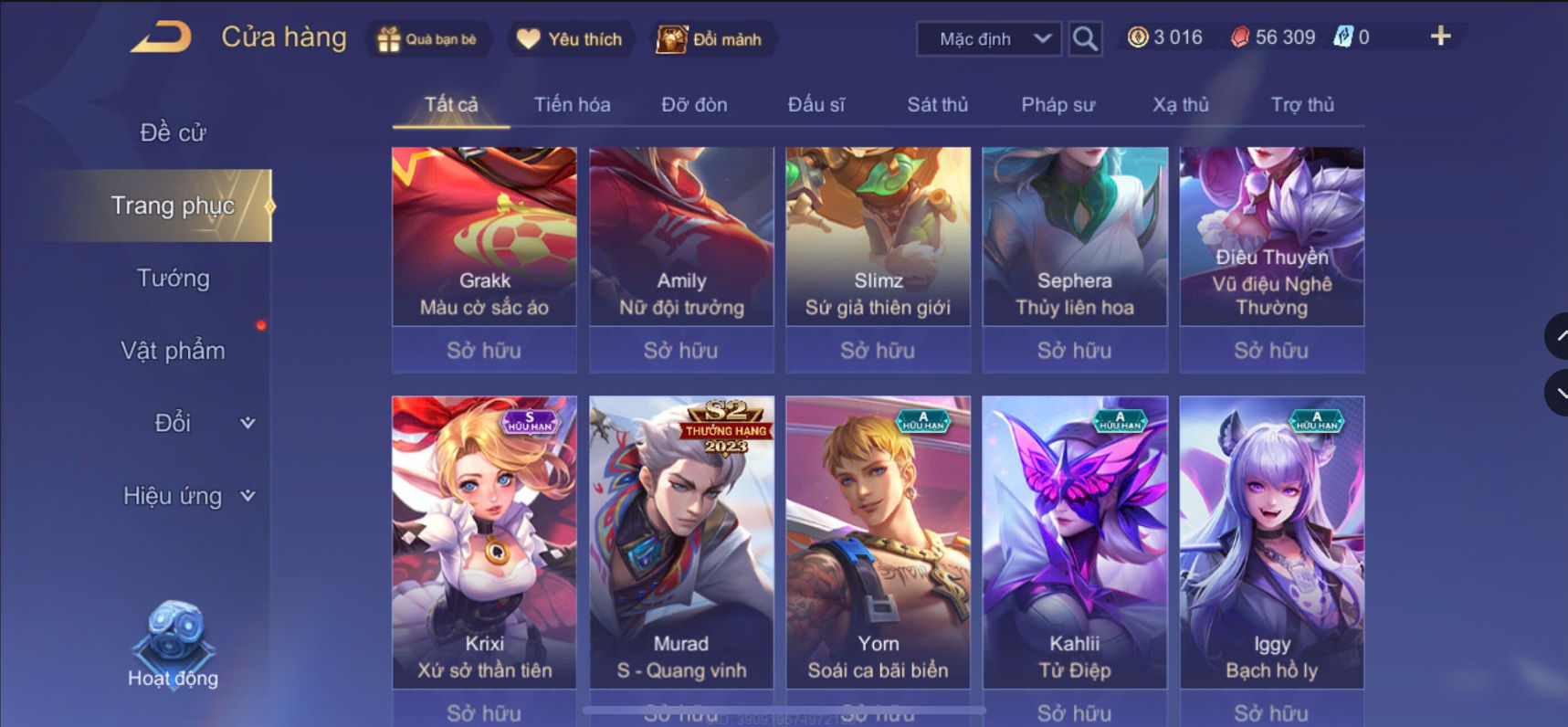Screen dimensions: 1568x727
Task: Select the Trang phục sidebar entry
Action: (175, 205)
